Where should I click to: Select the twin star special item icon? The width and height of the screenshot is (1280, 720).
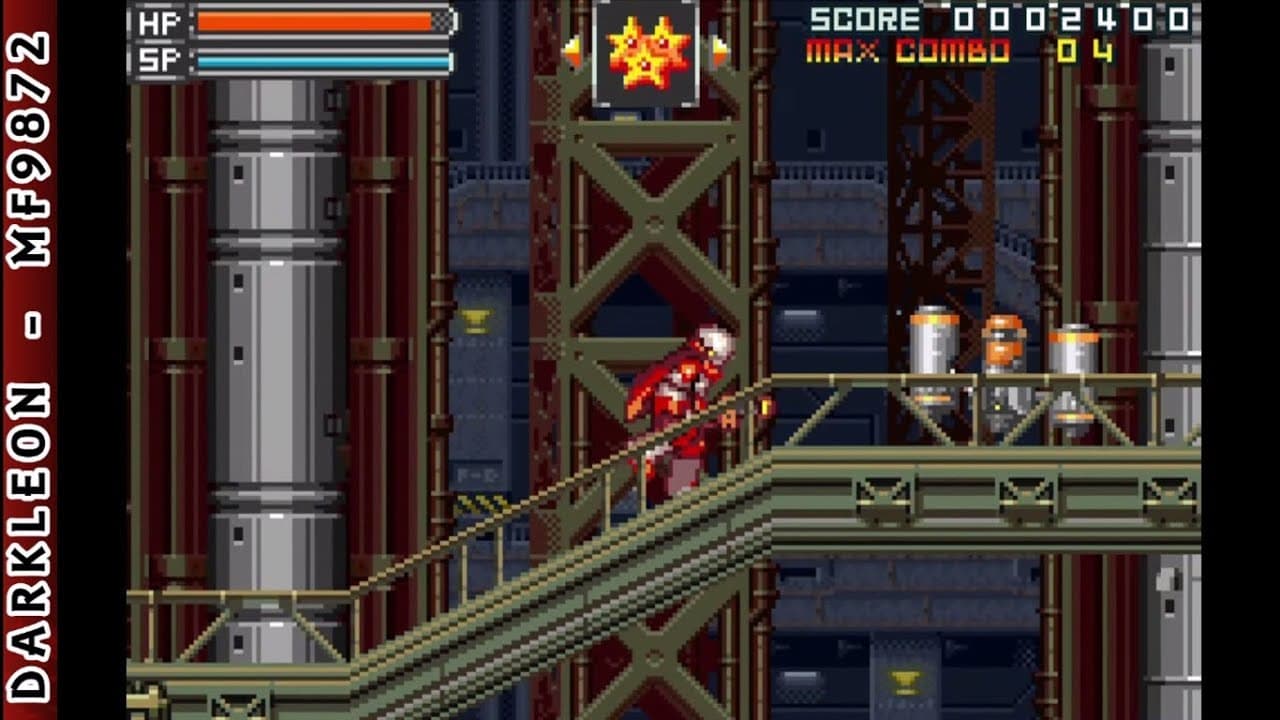pyautogui.click(x=646, y=53)
